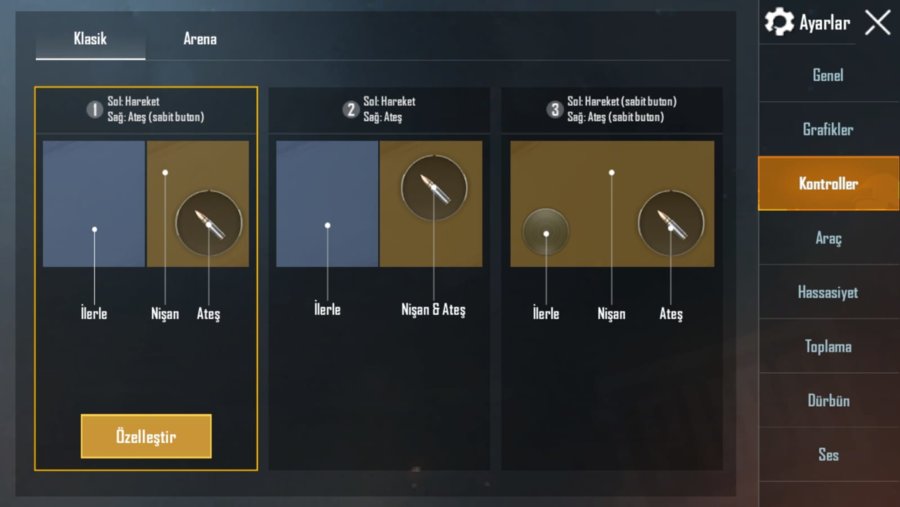900x507 pixels.
Task: Select the Kontroller section
Action: (828, 184)
